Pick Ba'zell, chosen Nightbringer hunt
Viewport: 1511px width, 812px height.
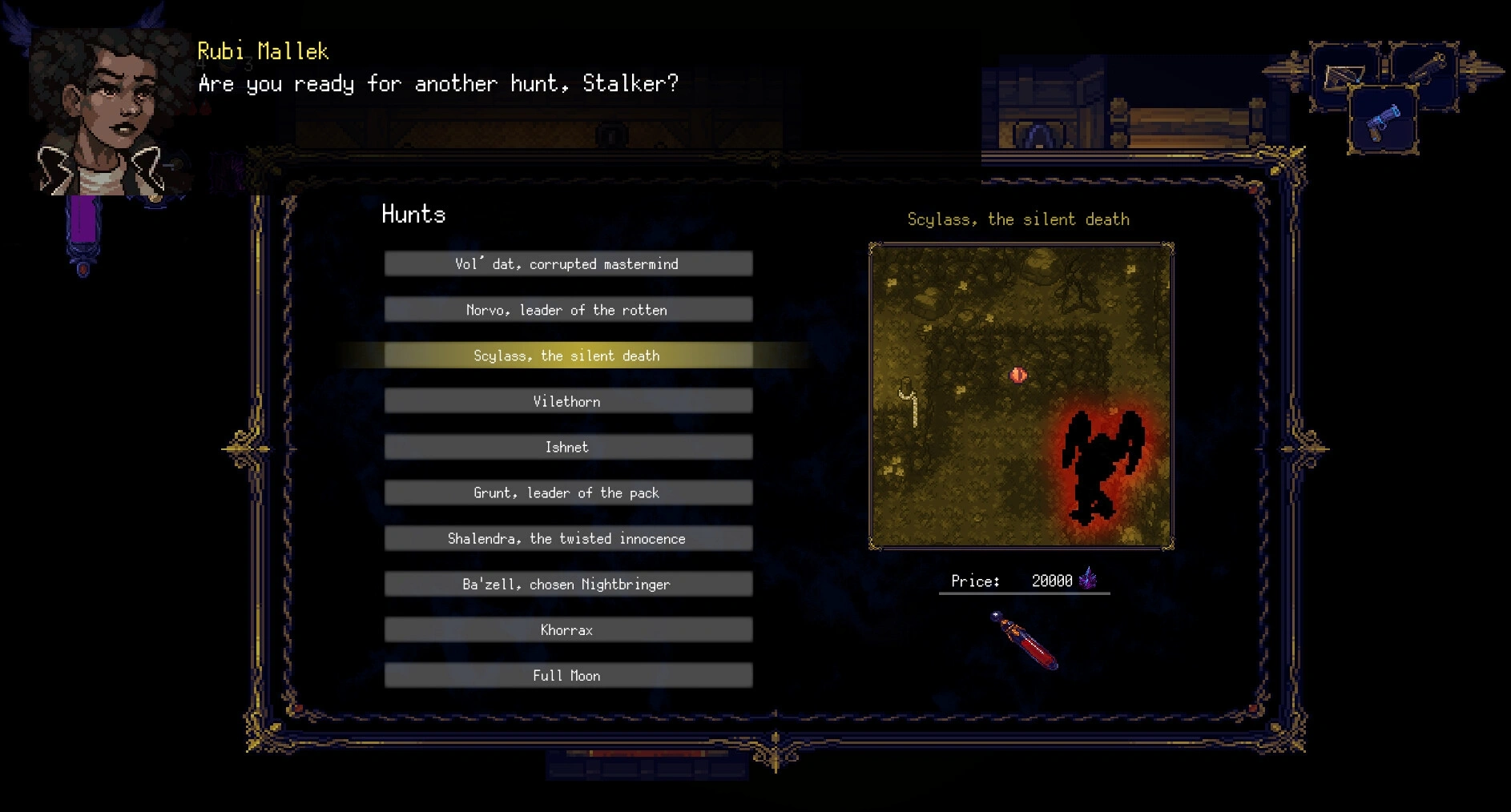click(567, 584)
